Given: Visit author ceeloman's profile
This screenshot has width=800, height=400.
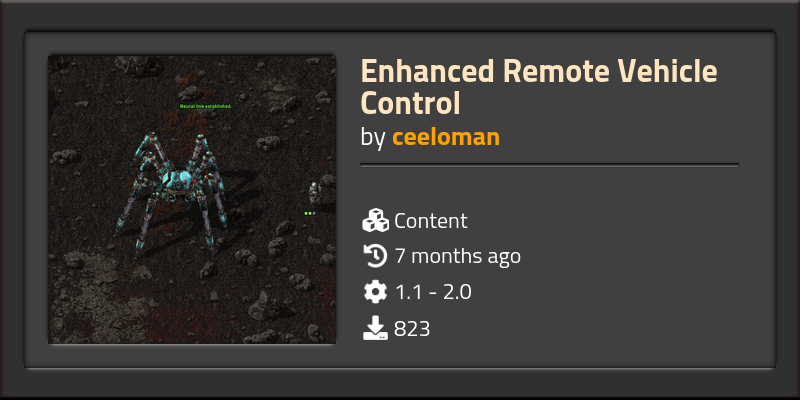Looking at the screenshot, I should click(445, 137).
